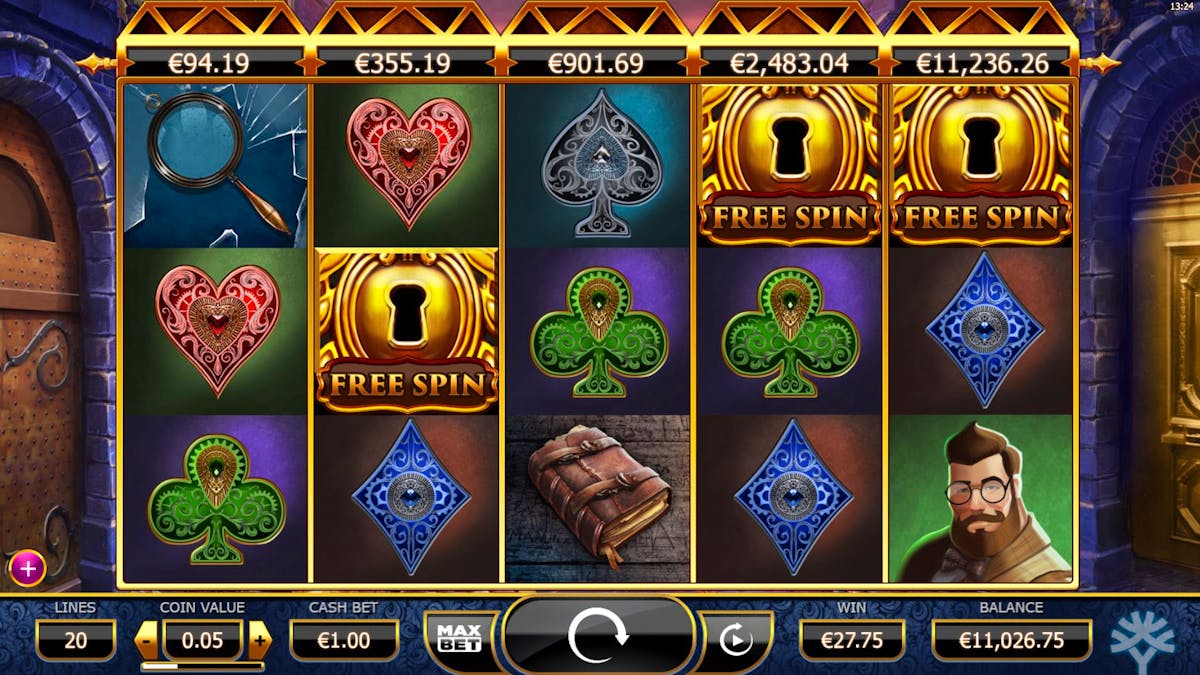Increase the coin value with the plus arrow
Viewport: 1200px width, 675px height.
(260, 639)
